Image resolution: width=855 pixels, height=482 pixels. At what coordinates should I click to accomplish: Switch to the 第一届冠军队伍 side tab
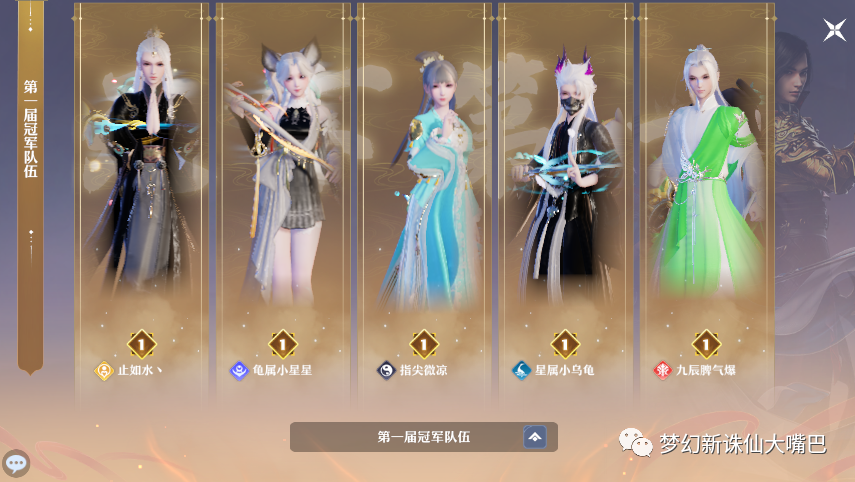30,130
